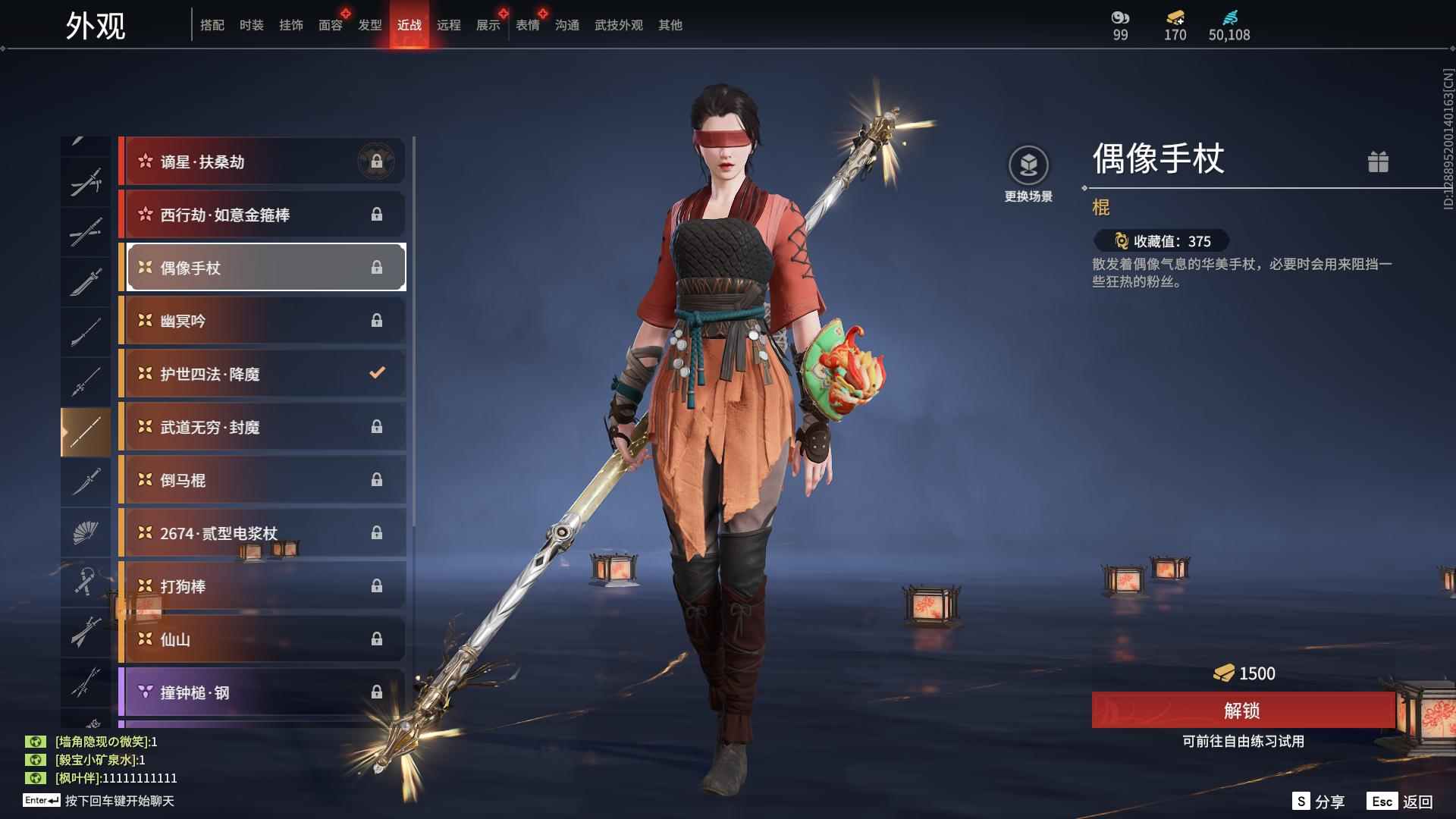Click the gift icon beside 偶像手杖 title

[1379, 162]
